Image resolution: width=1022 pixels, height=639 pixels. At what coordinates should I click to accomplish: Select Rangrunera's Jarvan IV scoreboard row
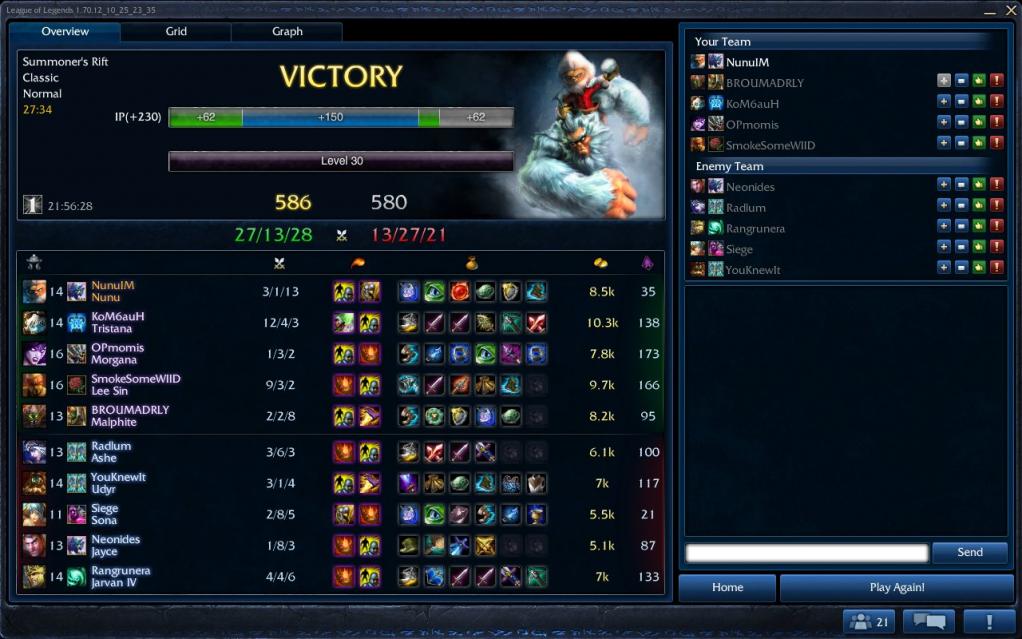click(340, 577)
